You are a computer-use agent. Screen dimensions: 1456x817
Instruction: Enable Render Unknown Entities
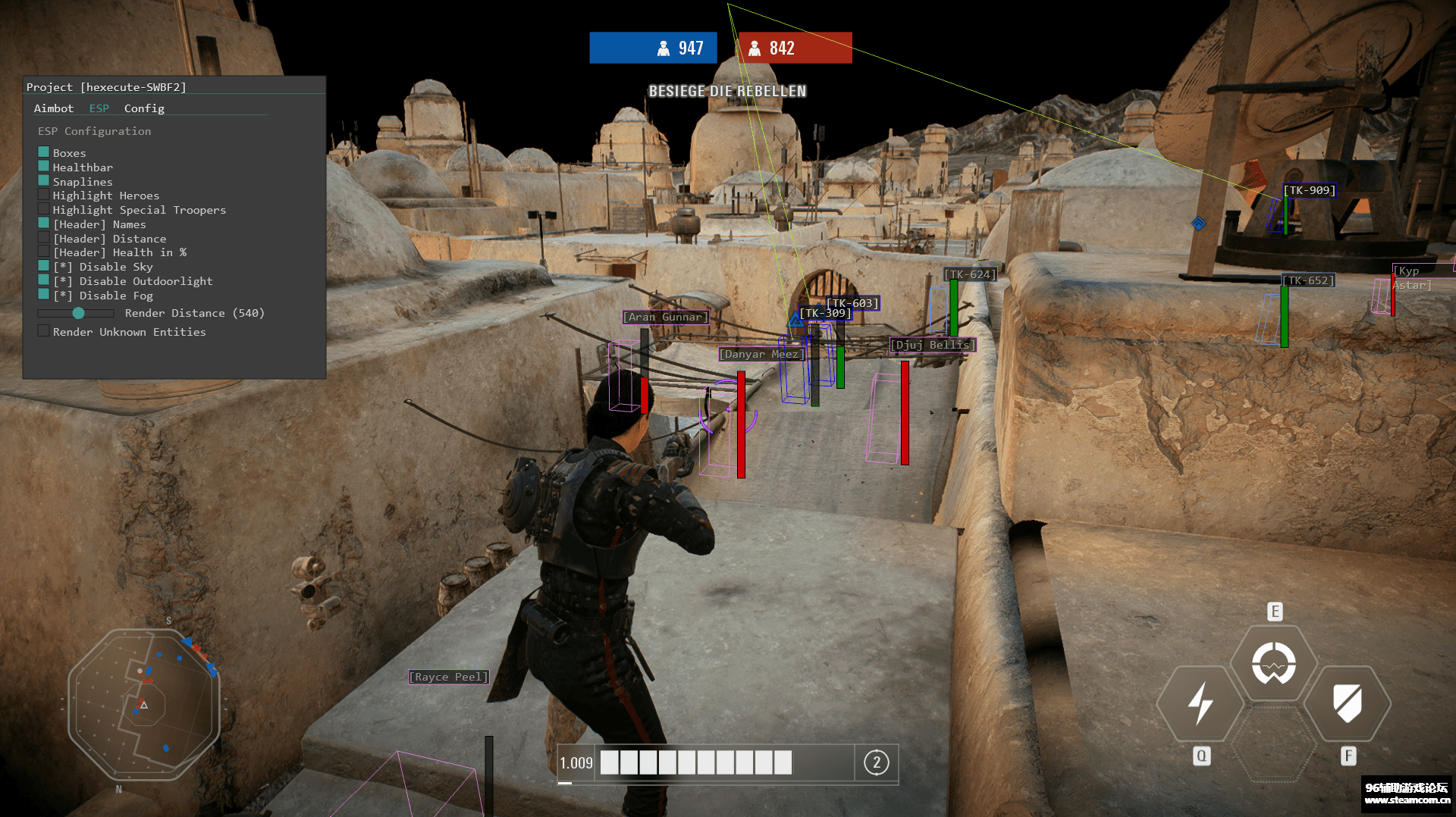[x=43, y=330]
